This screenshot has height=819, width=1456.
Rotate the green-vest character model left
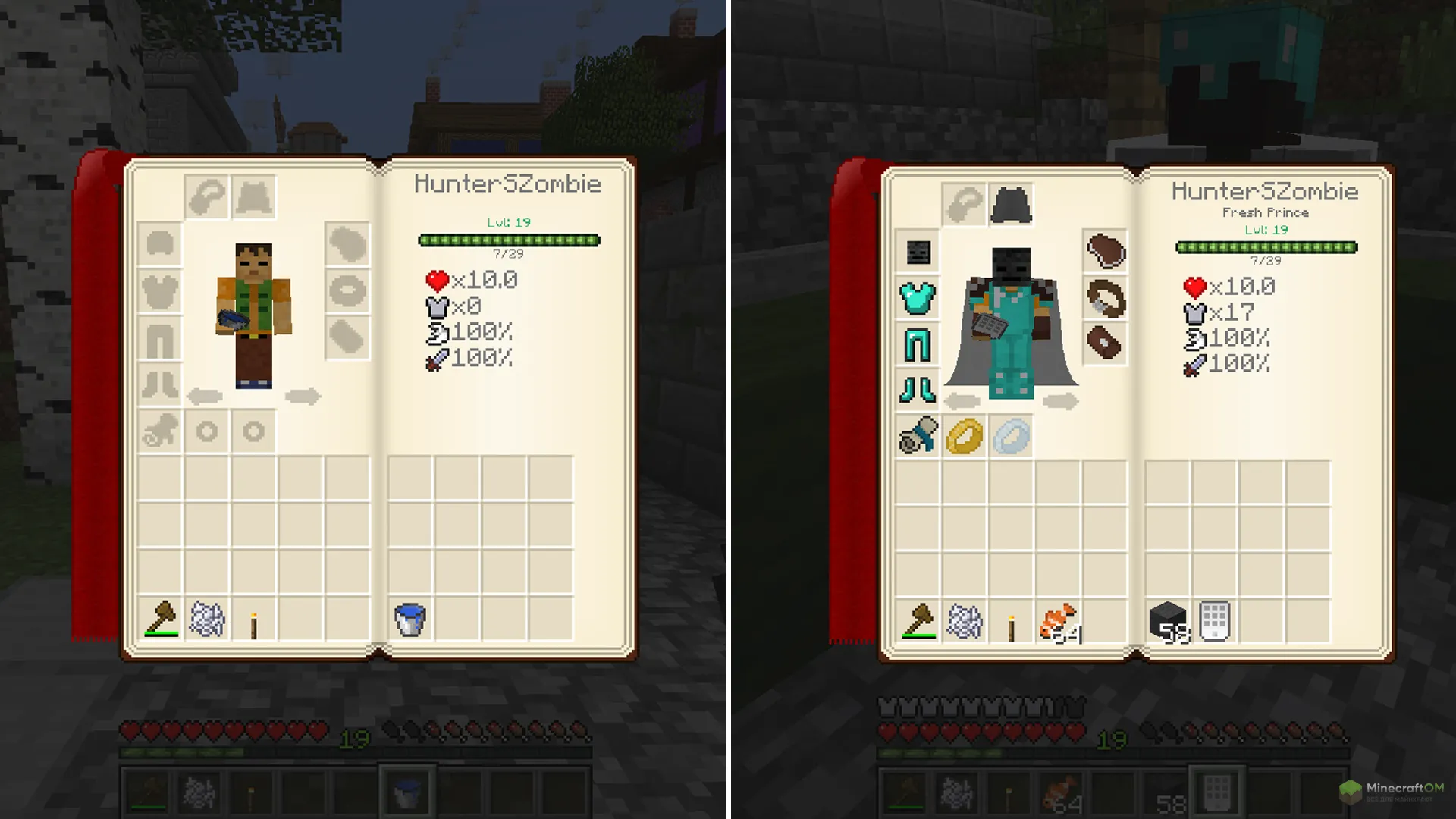205,396
